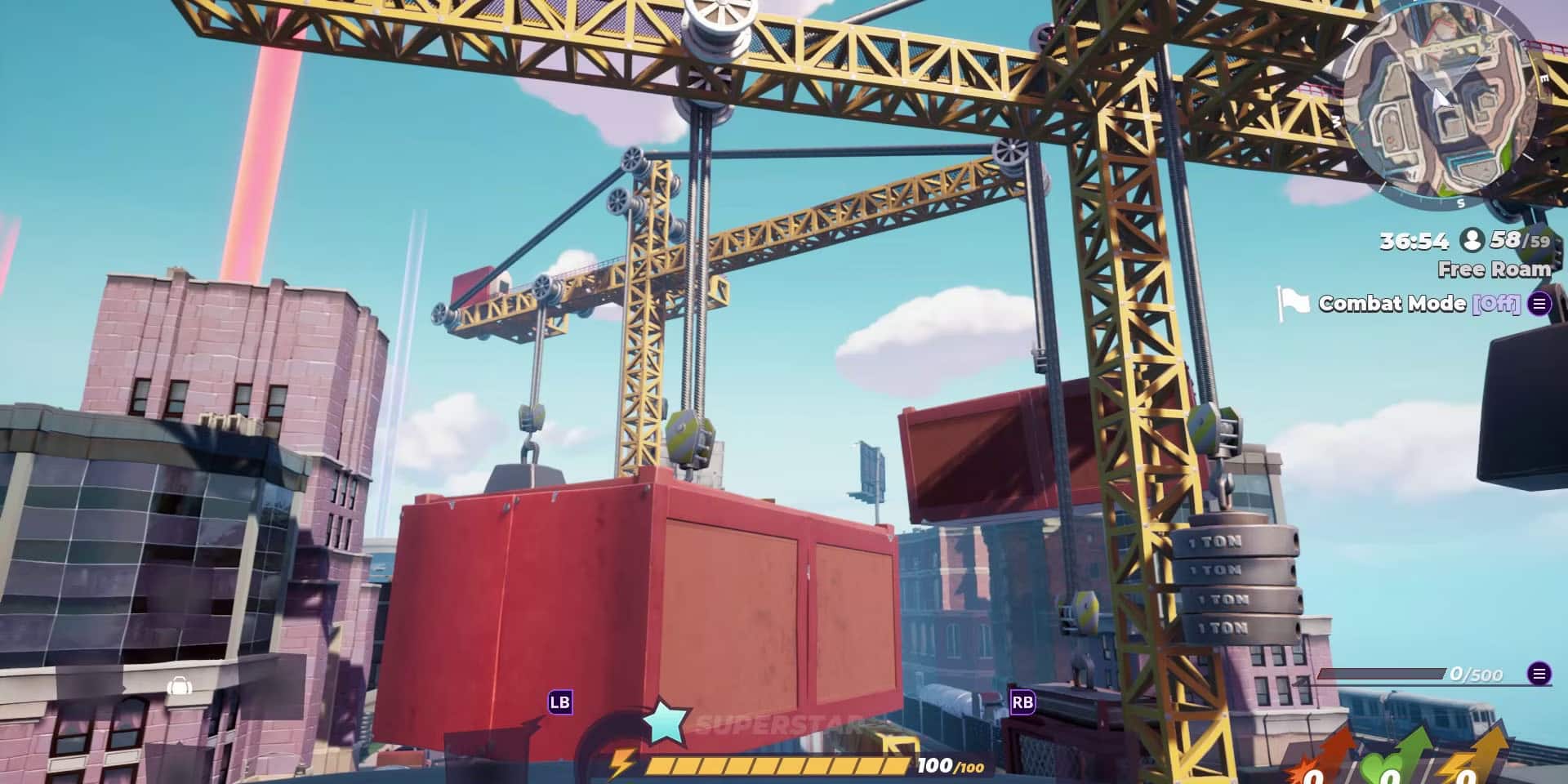
Task: Select the player count person icon
Action: [1473, 240]
